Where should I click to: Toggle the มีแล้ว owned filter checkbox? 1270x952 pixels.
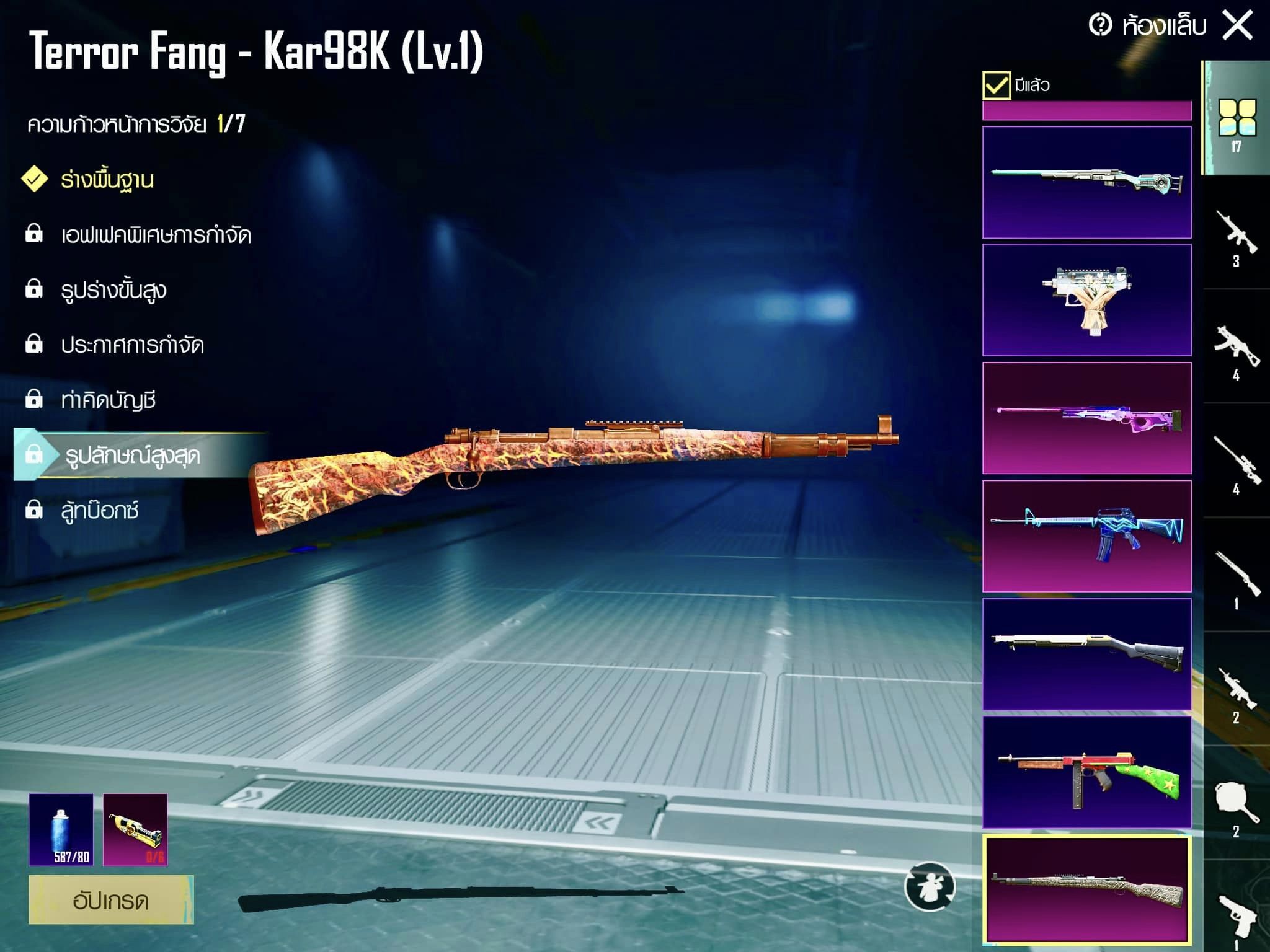(x=996, y=86)
